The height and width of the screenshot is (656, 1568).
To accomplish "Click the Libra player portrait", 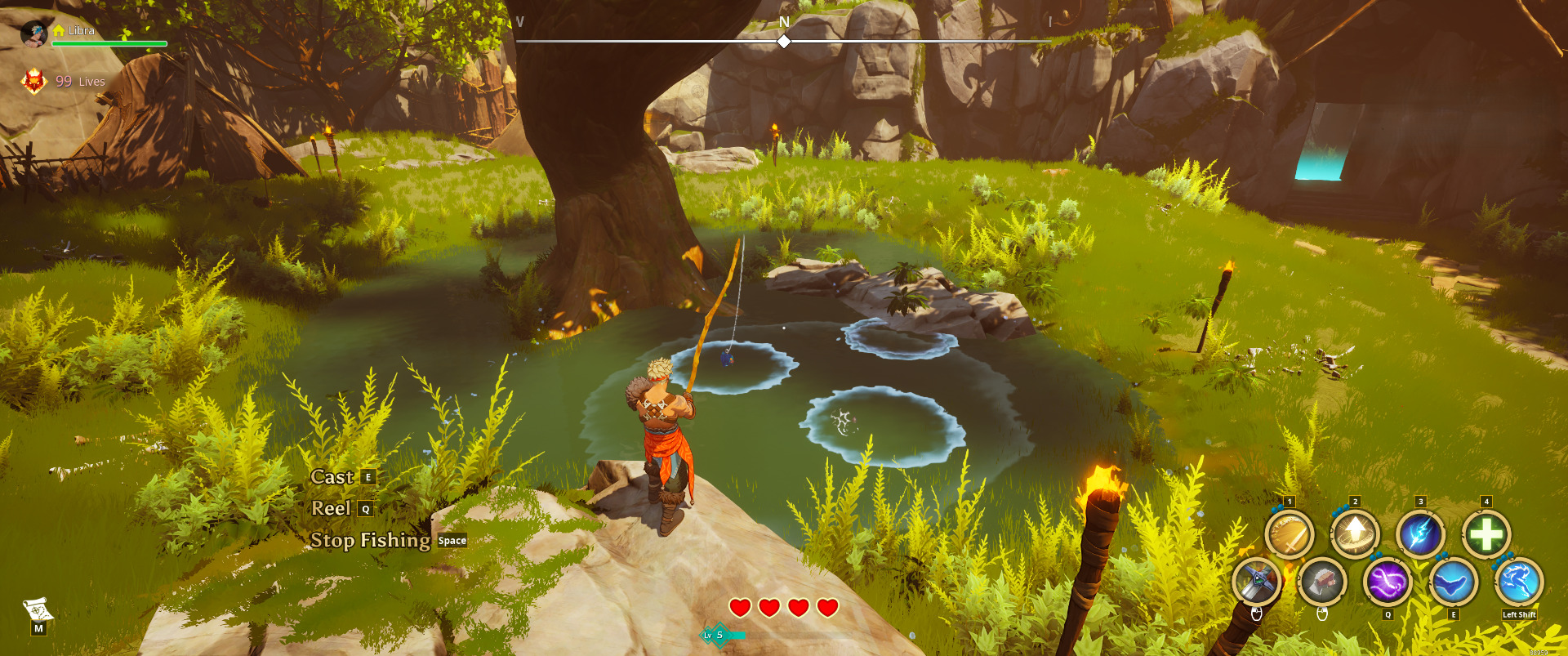I will [34, 33].
